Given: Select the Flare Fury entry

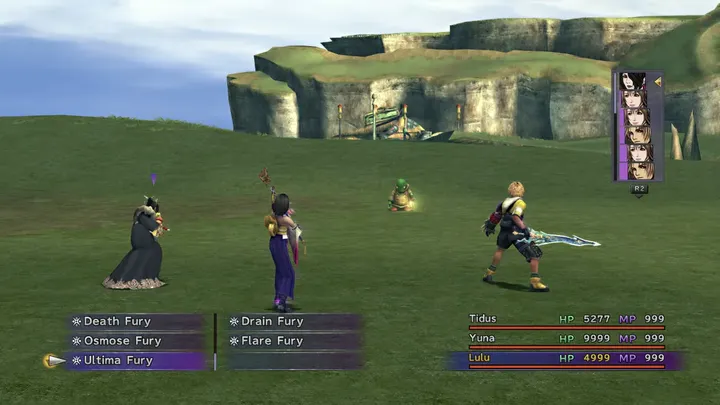Looking at the screenshot, I should [272, 341].
